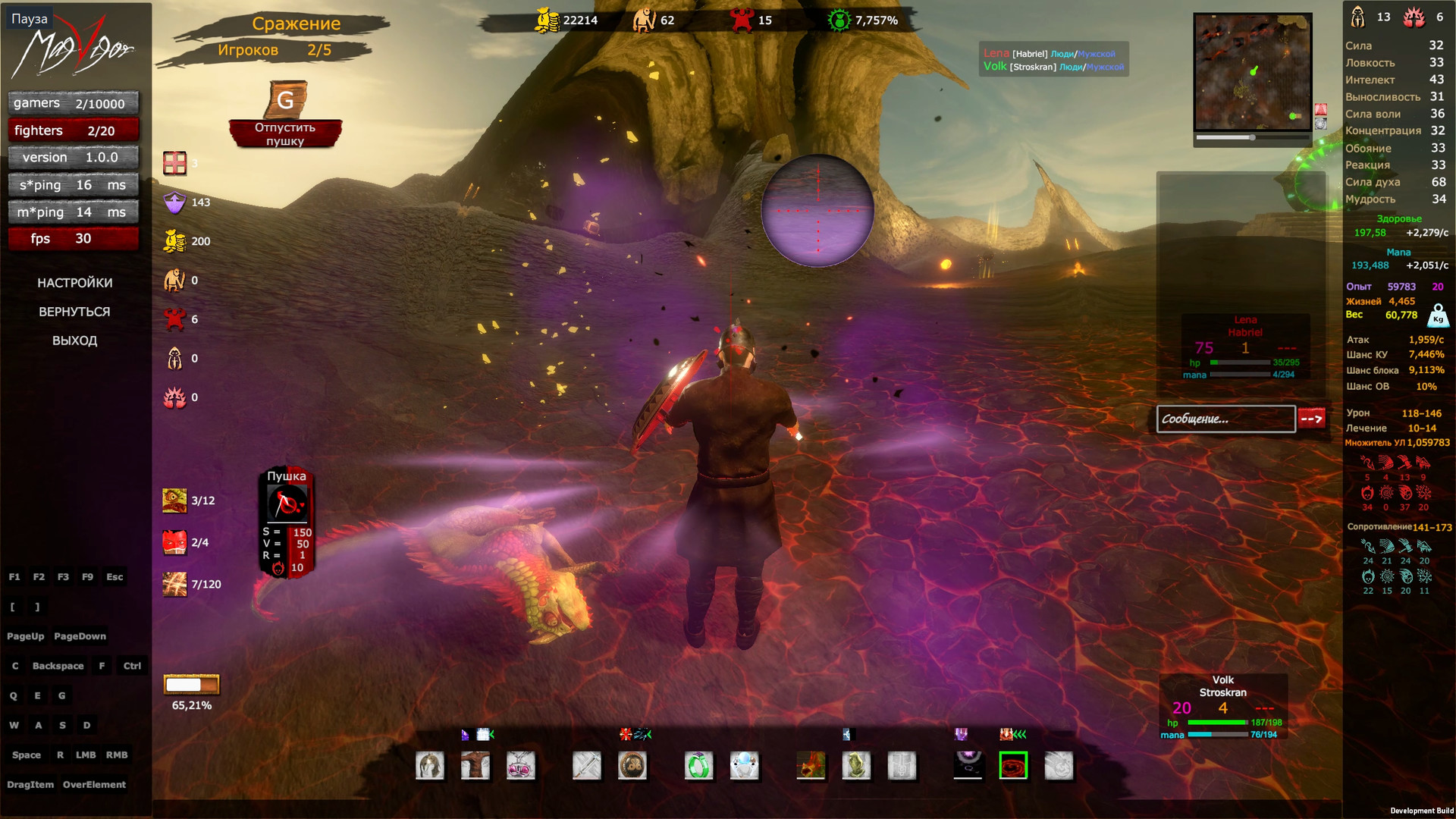Click the blue orb necklace in the hotbar
The height and width of the screenshot is (819, 1456).
[745, 766]
